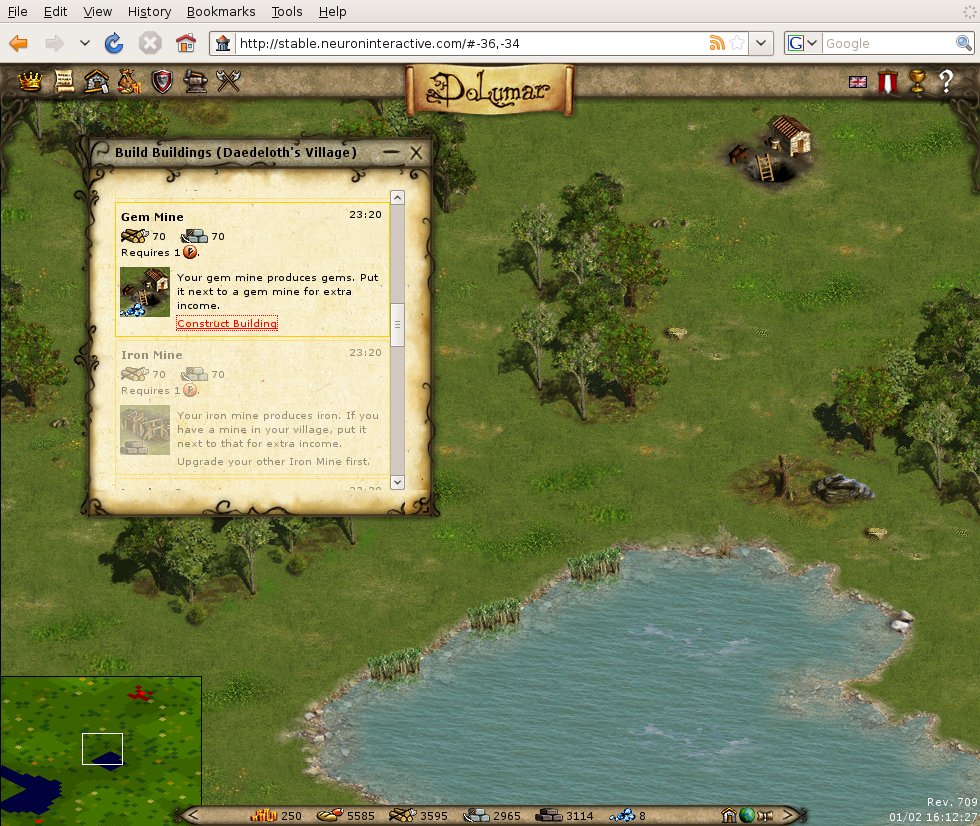Close the Build Buildings window
980x826 pixels.
point(416,152)
